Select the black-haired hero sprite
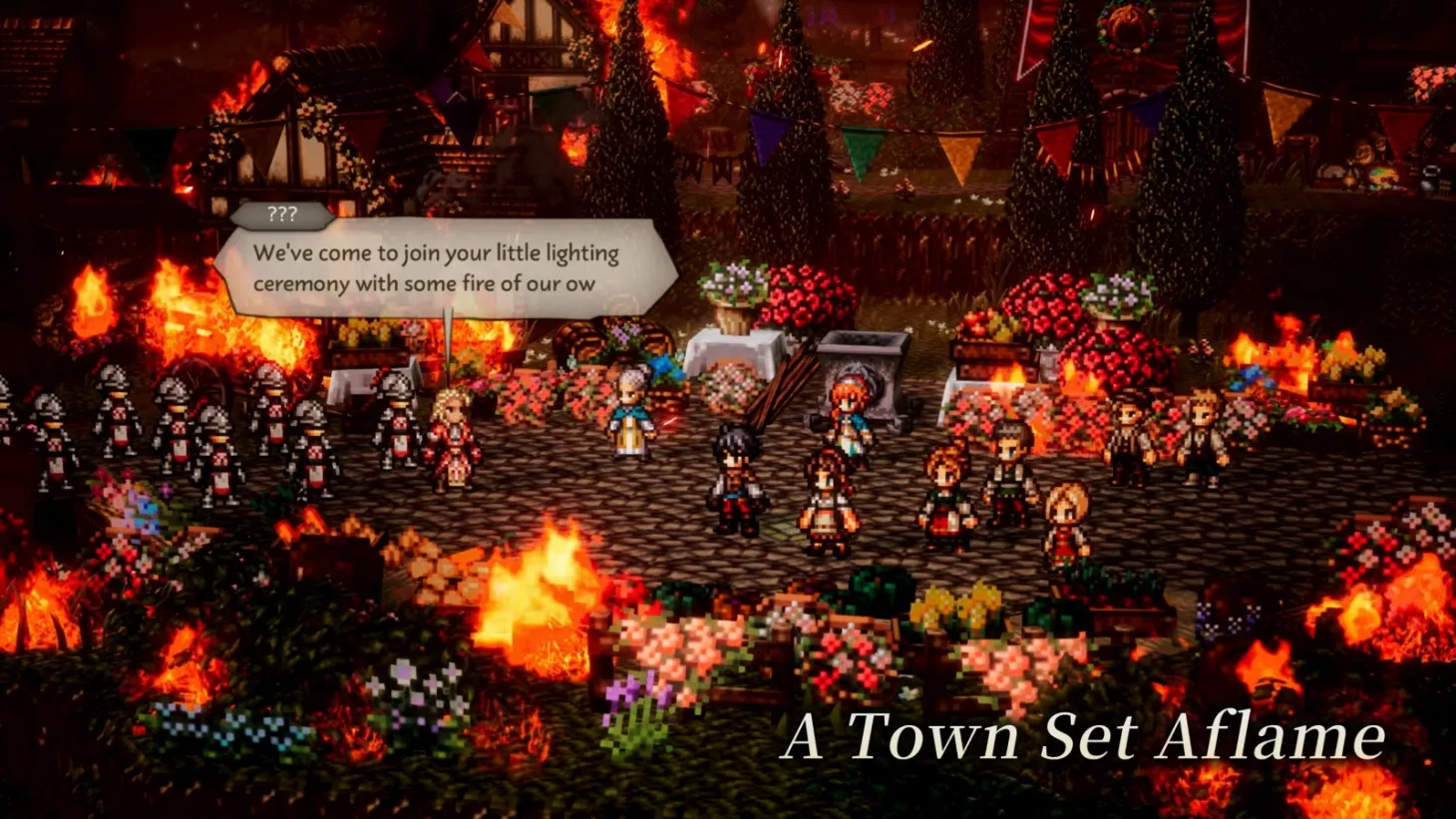 (734, 469)
